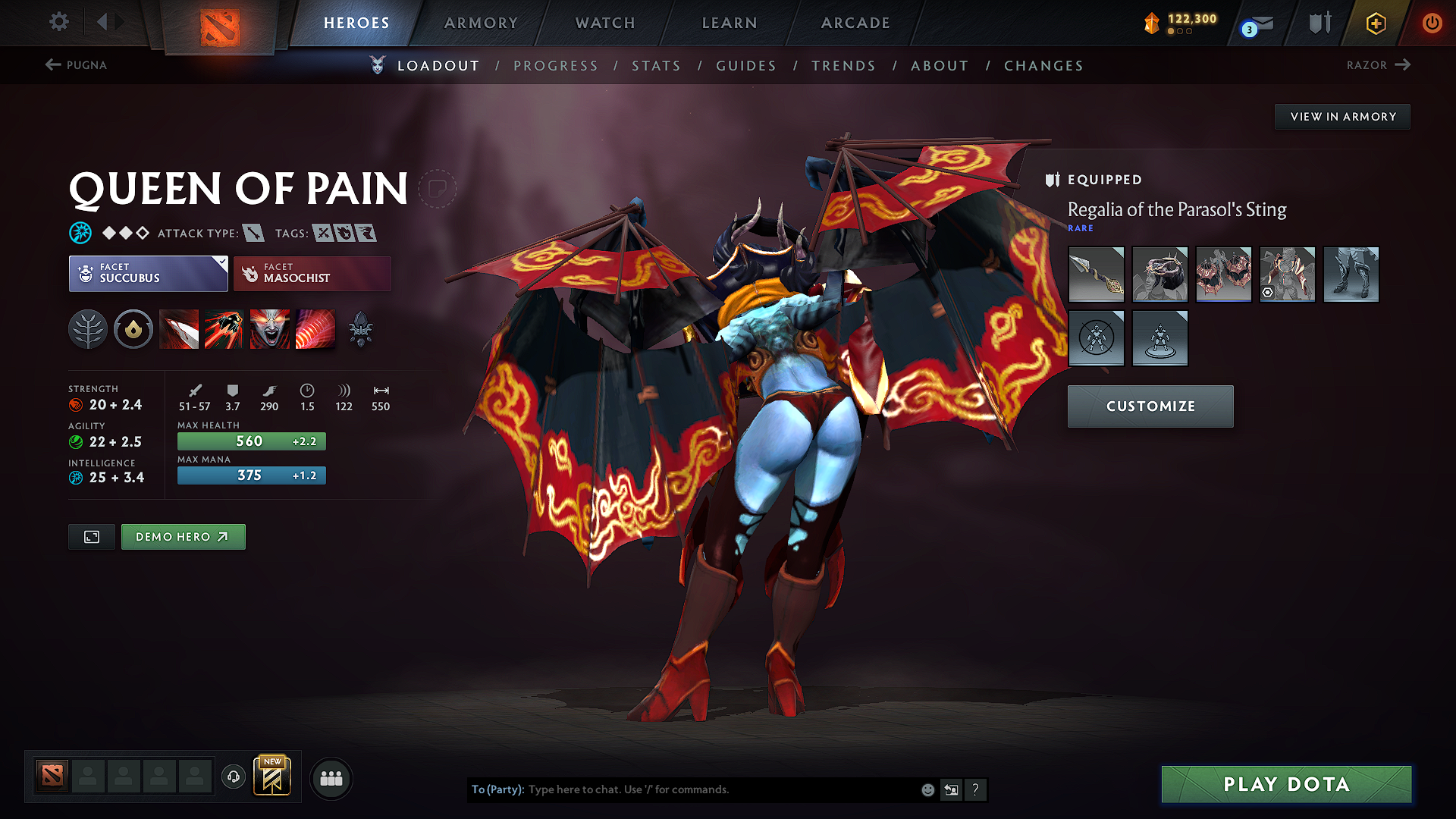This screenshot has width=1456, height=819.
Task: Click the voice chat headset icon
Action: (233, 778)
